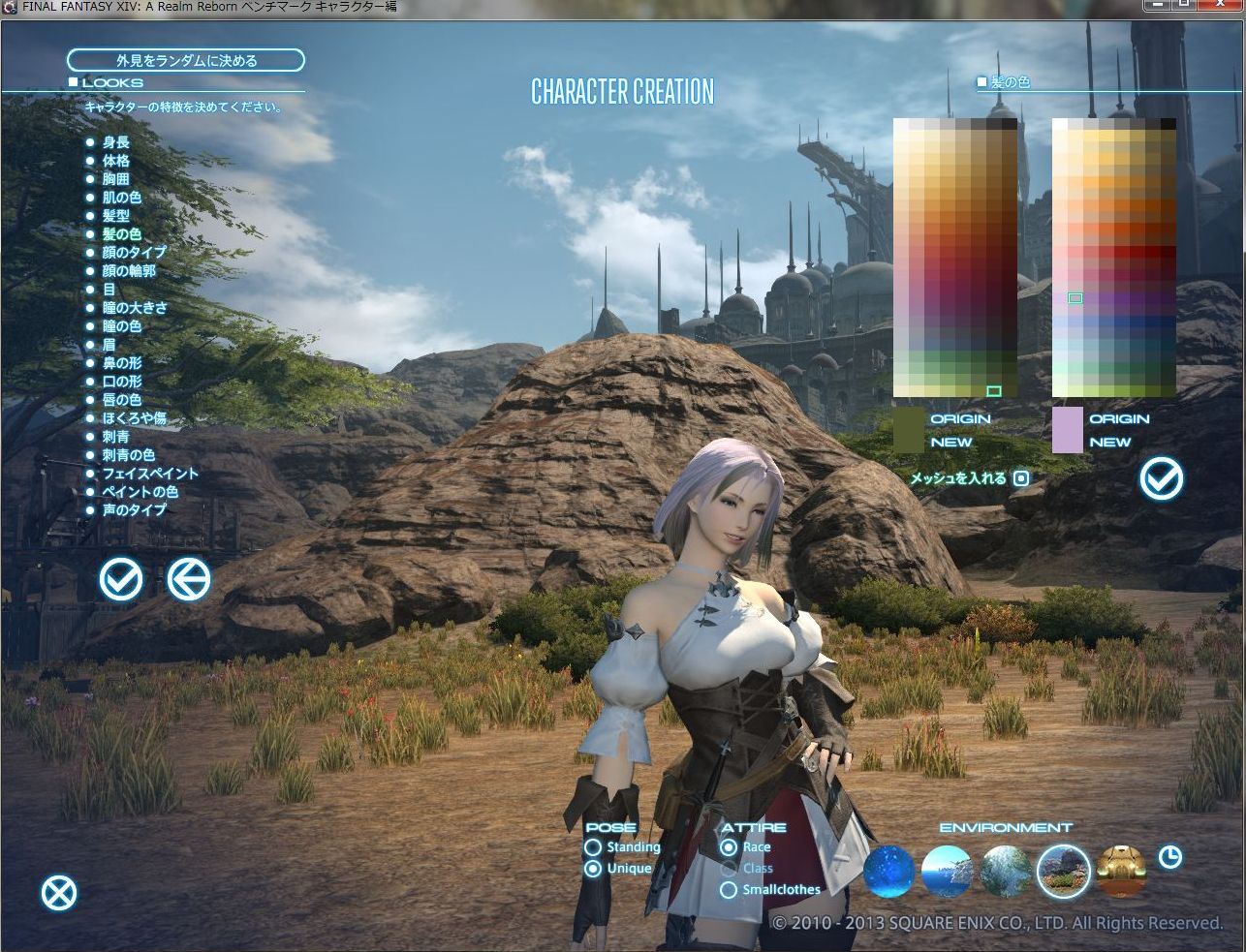Open the 髪の色 hair color entry
The image size is (1246, 952).
click(121, 234)
